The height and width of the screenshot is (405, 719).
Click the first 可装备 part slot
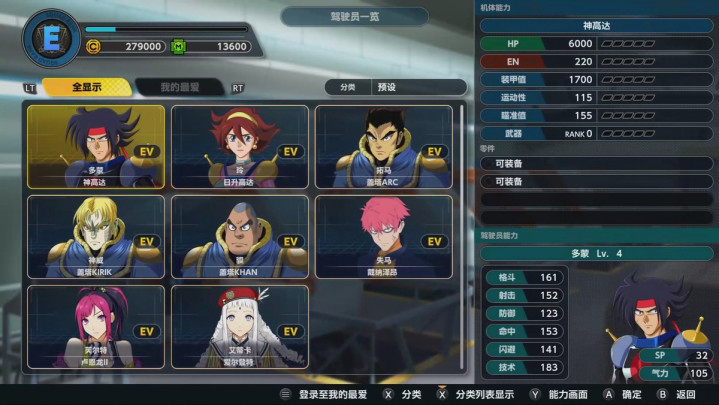pos(597,163)
